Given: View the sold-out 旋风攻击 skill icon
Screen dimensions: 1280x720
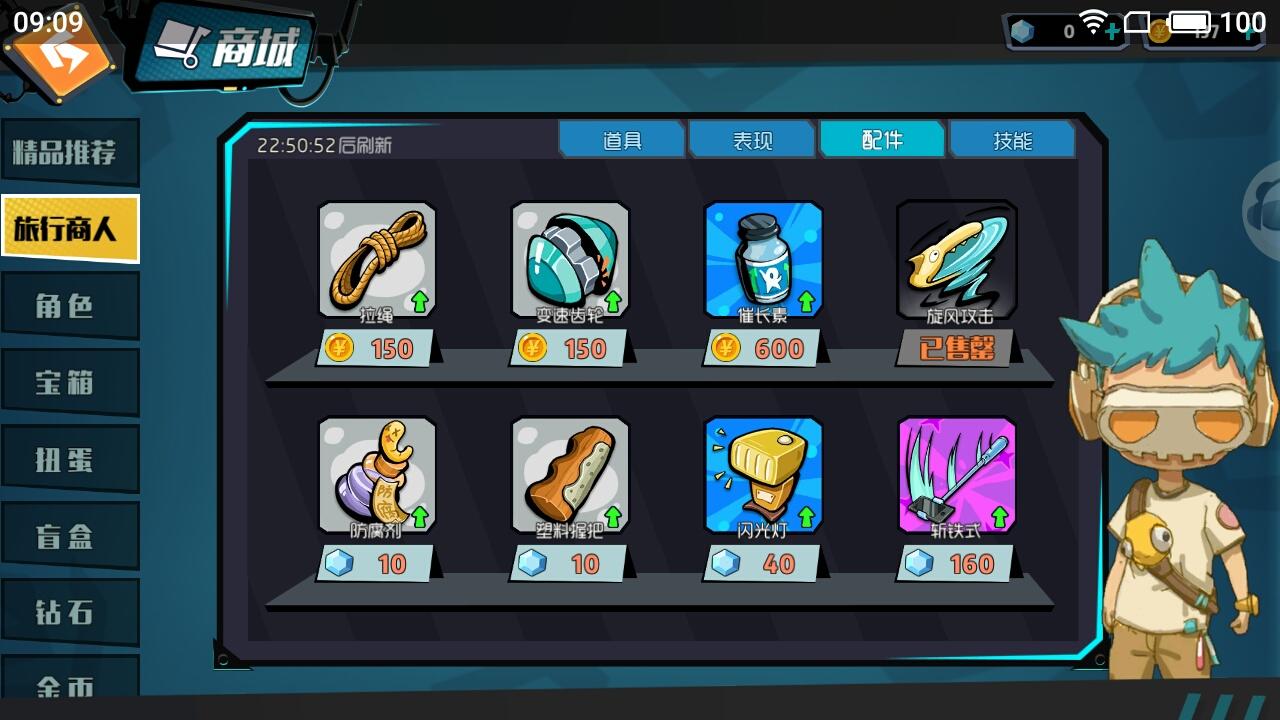Looking at the screenshot, I should click(x=956, y=258).
